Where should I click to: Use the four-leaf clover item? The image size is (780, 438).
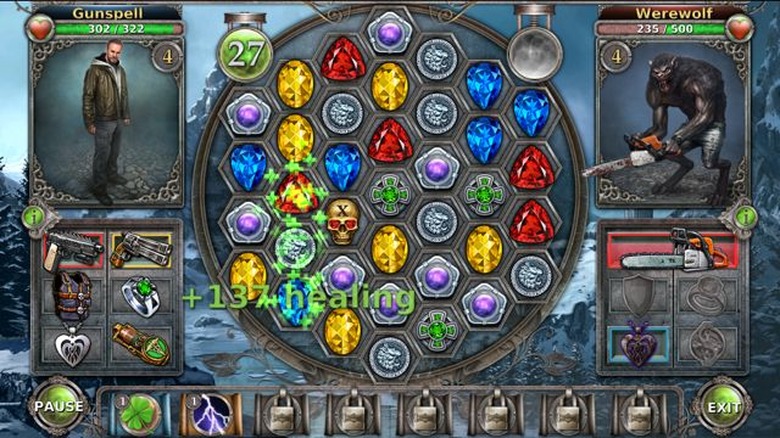141,410
